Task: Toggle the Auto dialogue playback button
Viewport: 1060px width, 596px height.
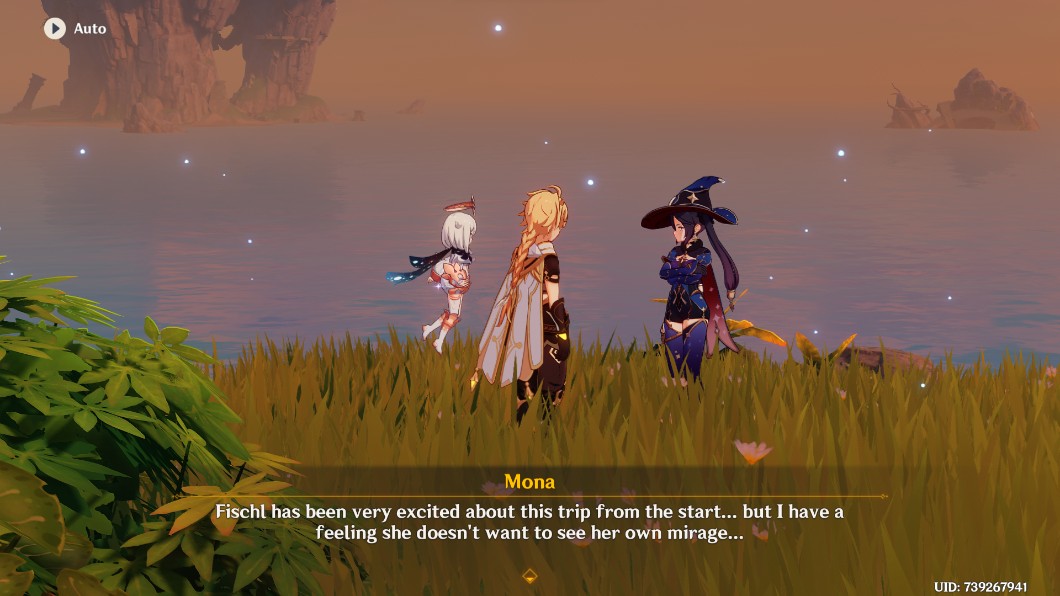Action: 55,29
